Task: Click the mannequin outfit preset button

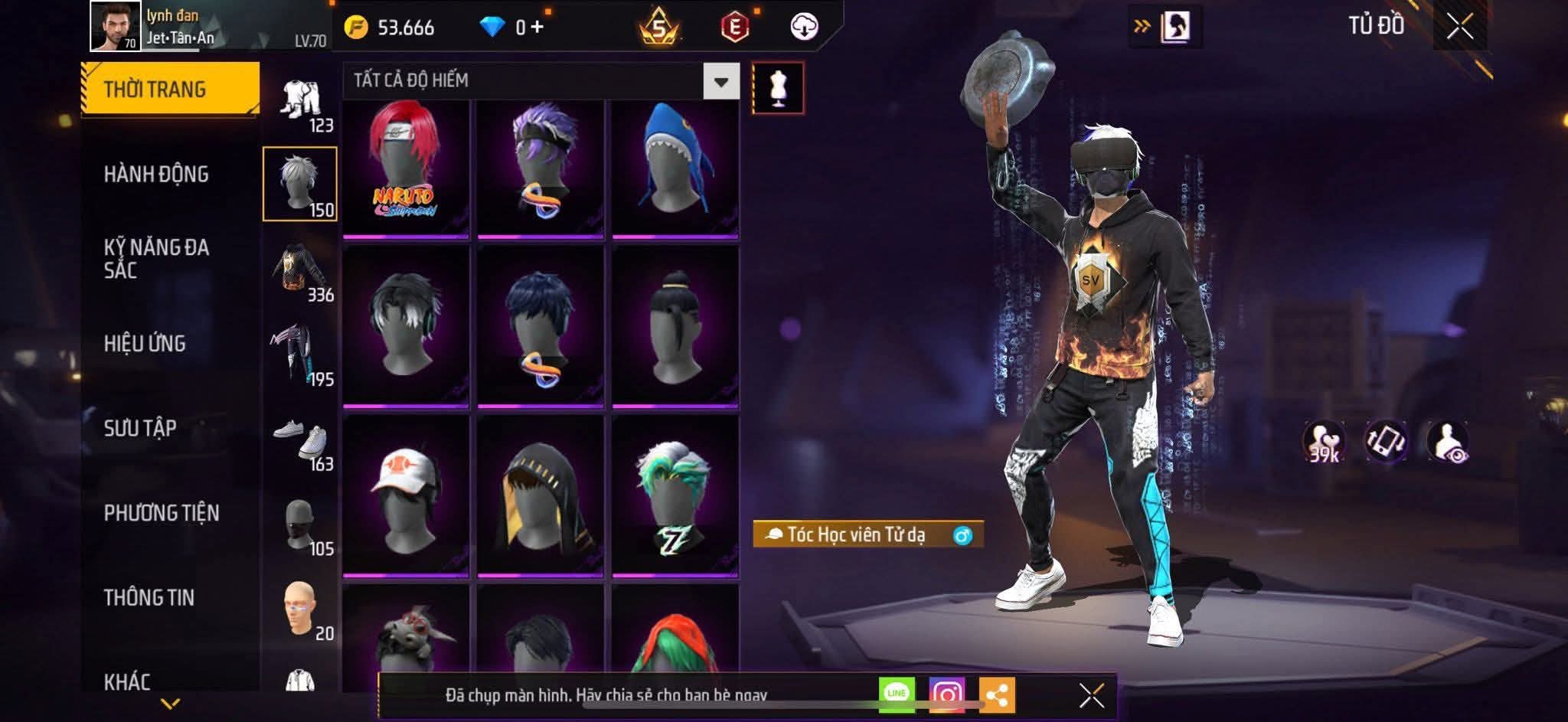Action: tap(778, 88)
